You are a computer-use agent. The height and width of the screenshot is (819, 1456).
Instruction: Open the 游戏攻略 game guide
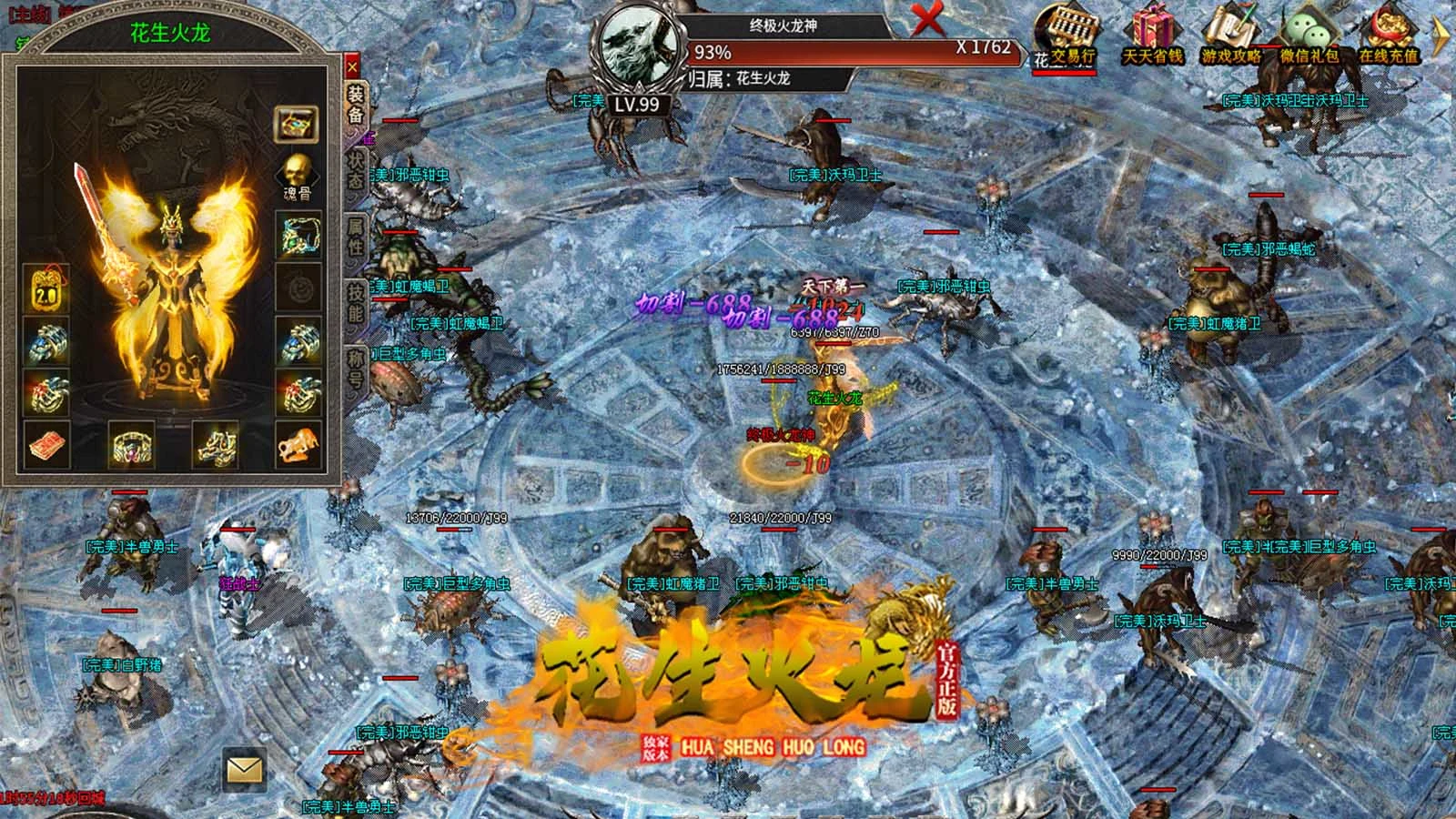(x=1231, y=36)
